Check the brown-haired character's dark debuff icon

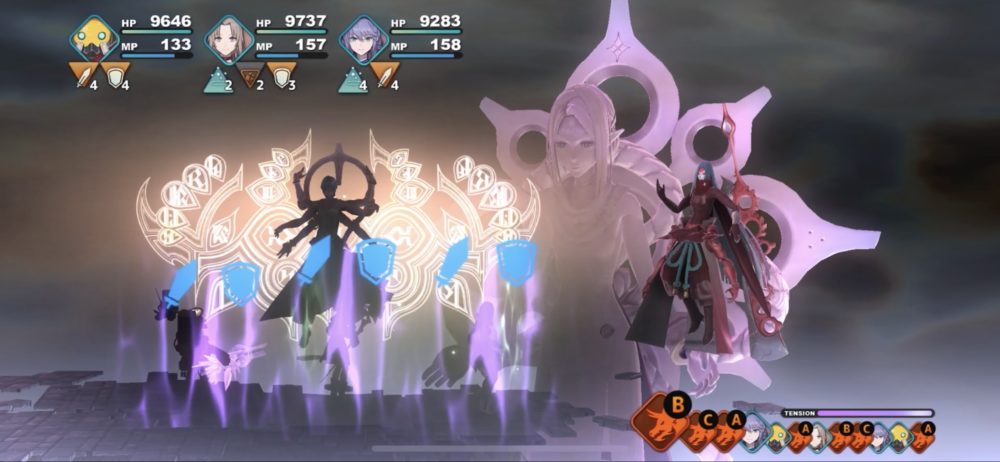click(250, 74)
